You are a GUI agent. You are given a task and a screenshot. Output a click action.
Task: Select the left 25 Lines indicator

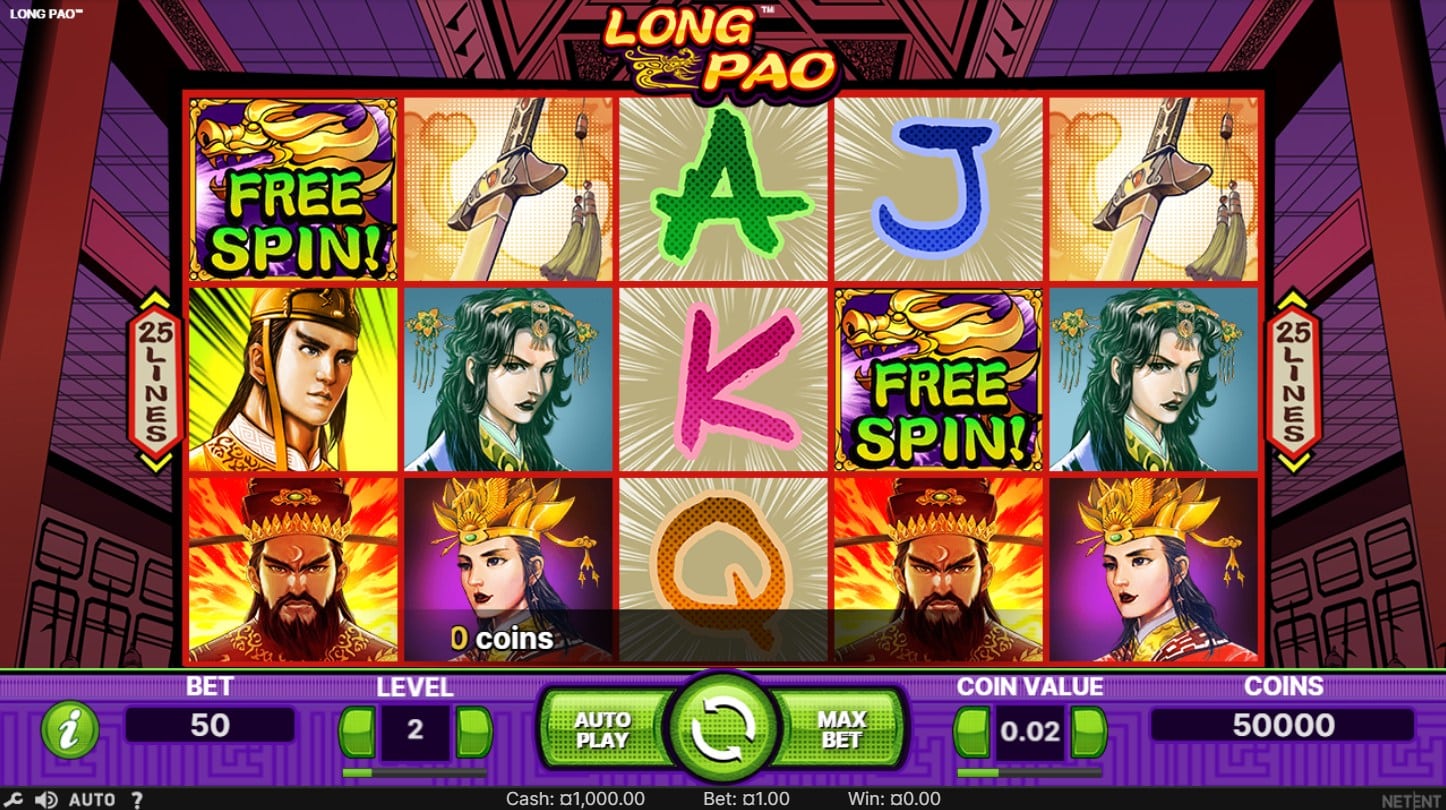[154, 380]
